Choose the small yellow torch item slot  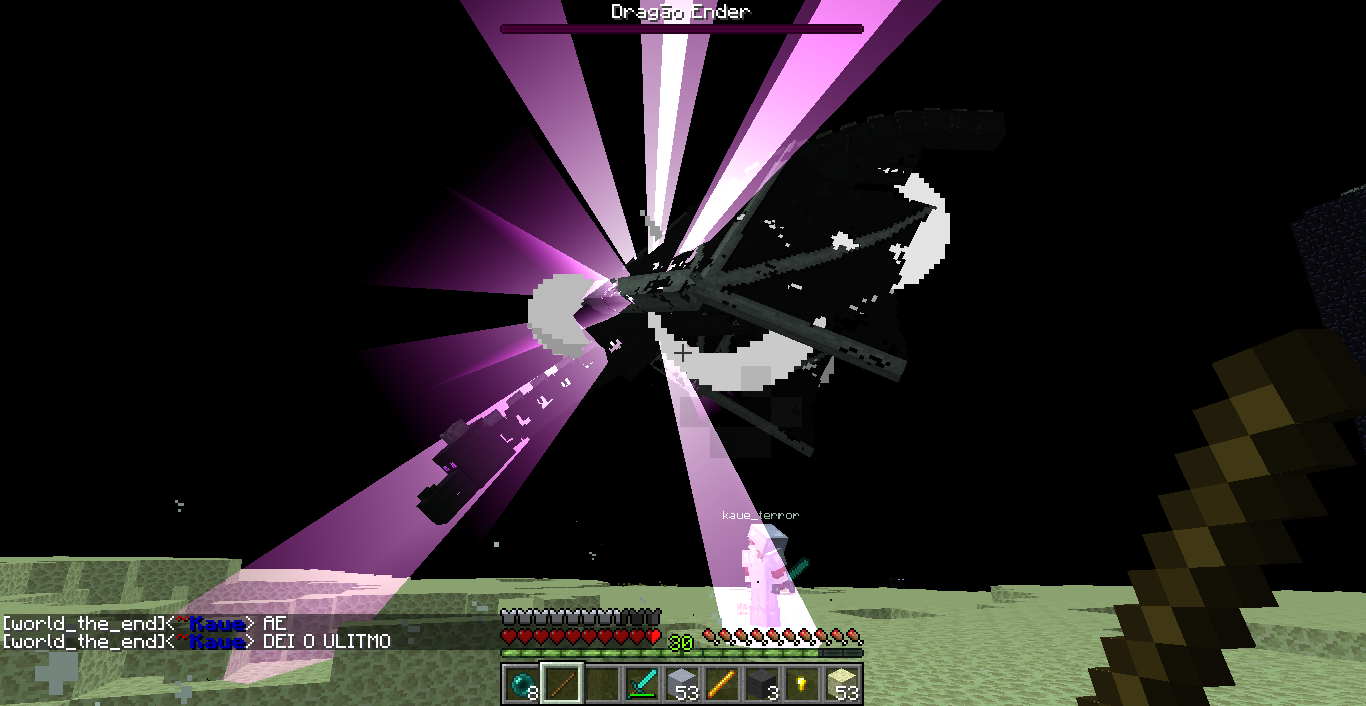[803, 684]
